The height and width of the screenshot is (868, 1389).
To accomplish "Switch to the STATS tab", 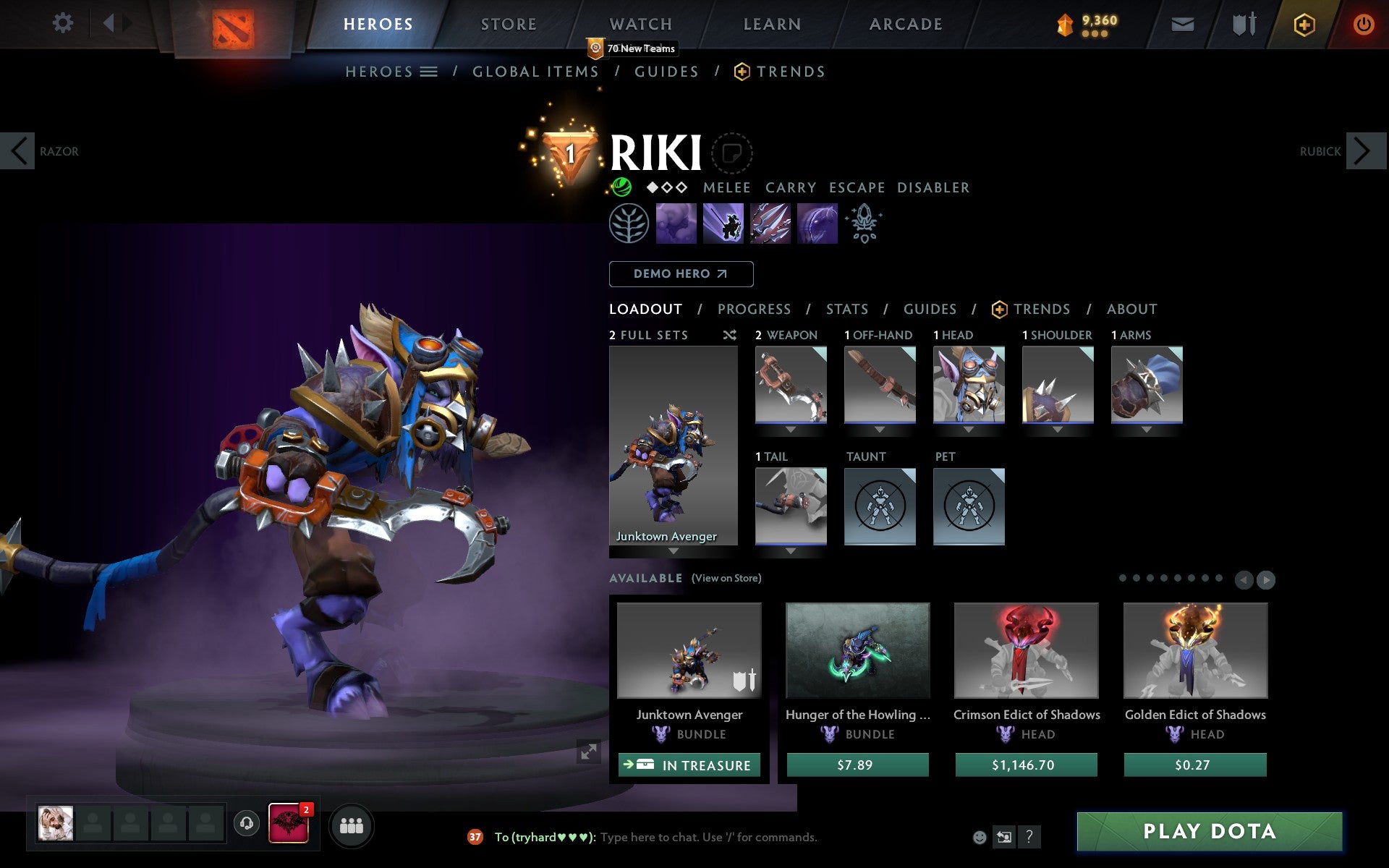I will [846, 309].
